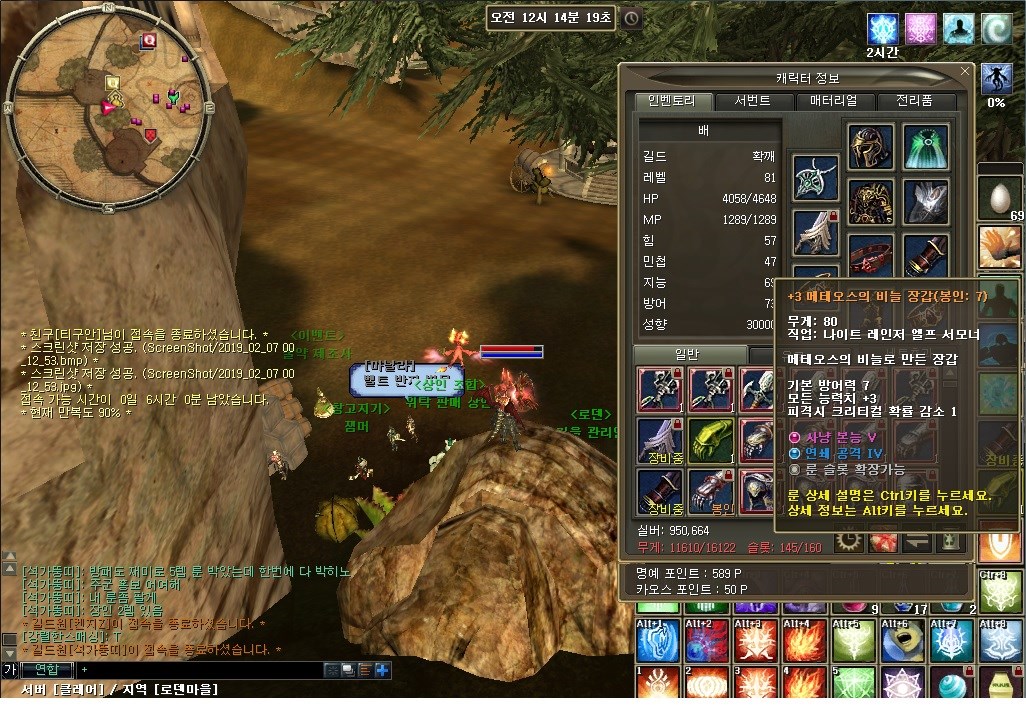Viewport: 1026px width, 711px height.
Task: Switch to the 인벤토리 tab
Action: click(x=674, y=101)
